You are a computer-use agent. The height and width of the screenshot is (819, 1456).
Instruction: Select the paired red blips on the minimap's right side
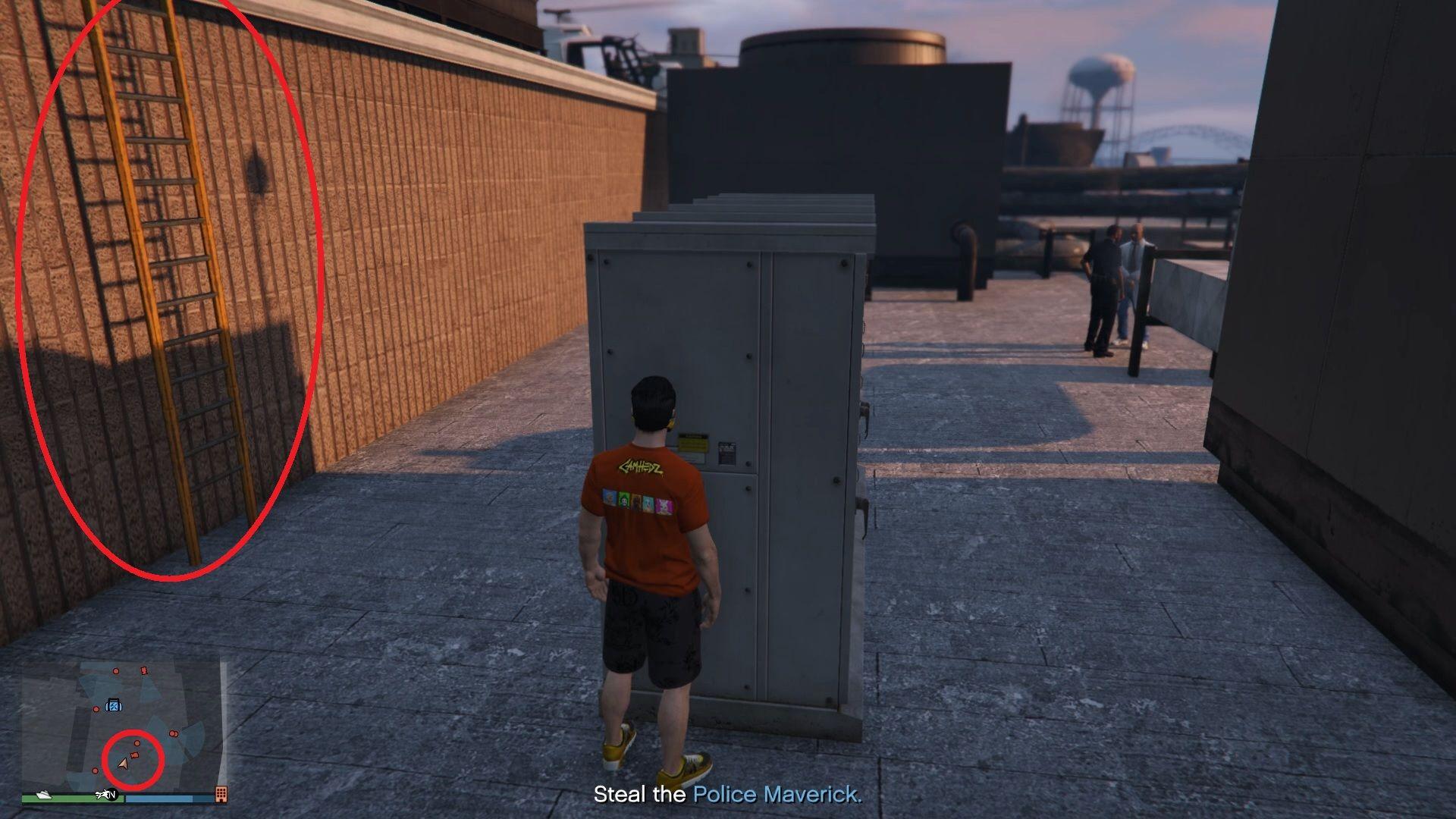point(174,733)
